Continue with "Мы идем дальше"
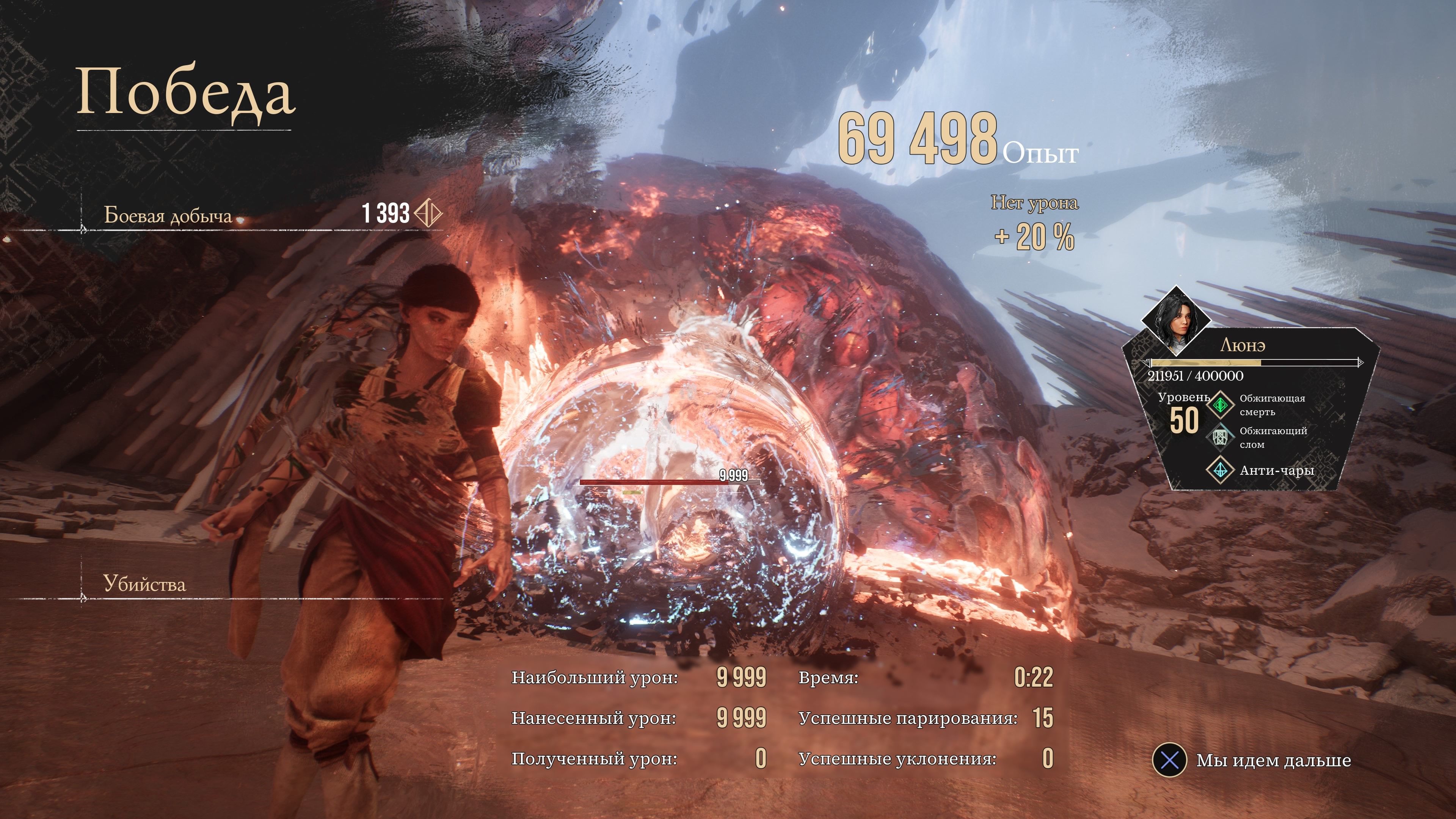1456x819 pixels. click(x=1169, y=760)
